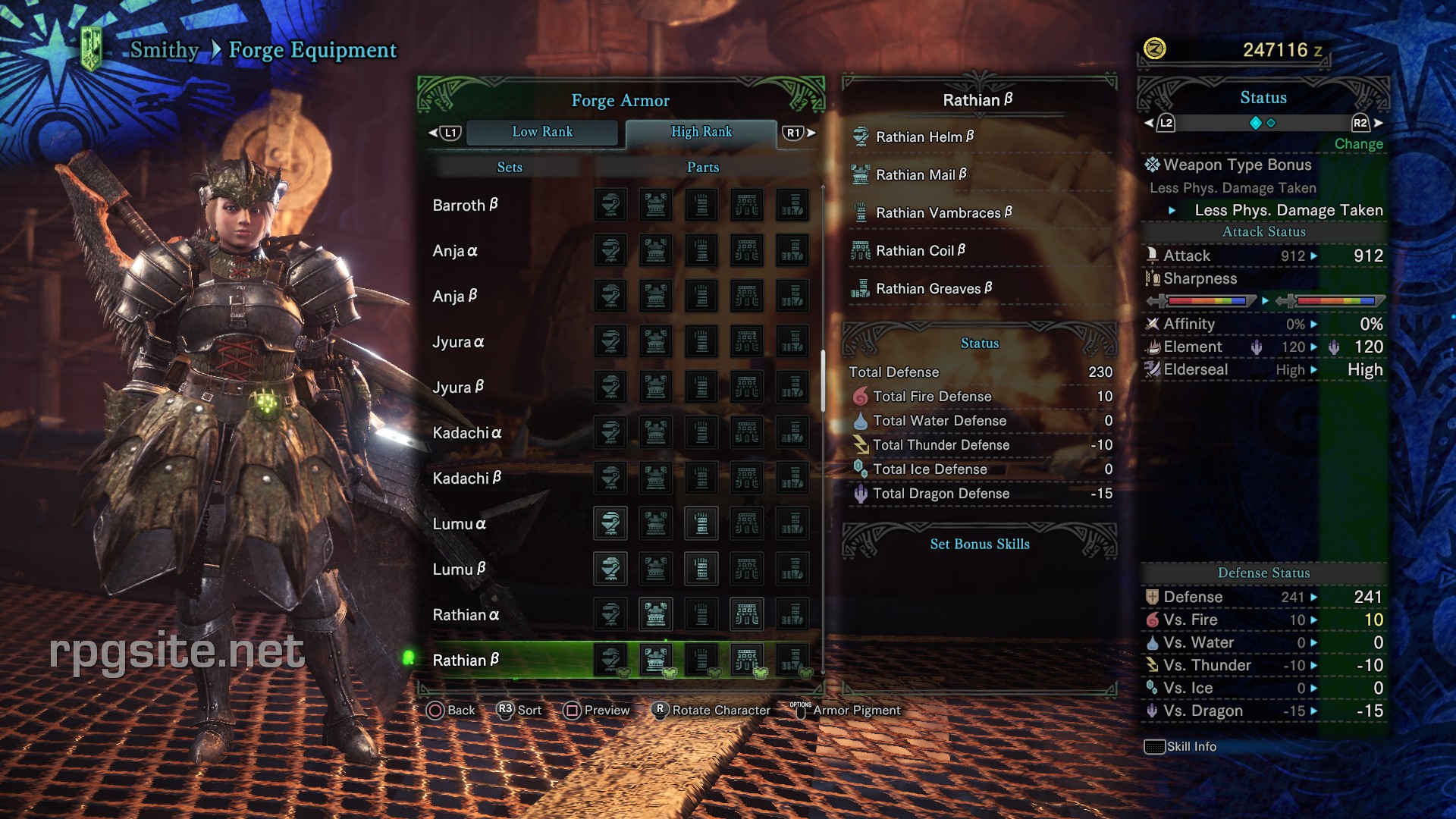Click the Sharpness sword icon in Attack Status
Viewport: 1456px width, 819px height.
(x=1153, y=279)
